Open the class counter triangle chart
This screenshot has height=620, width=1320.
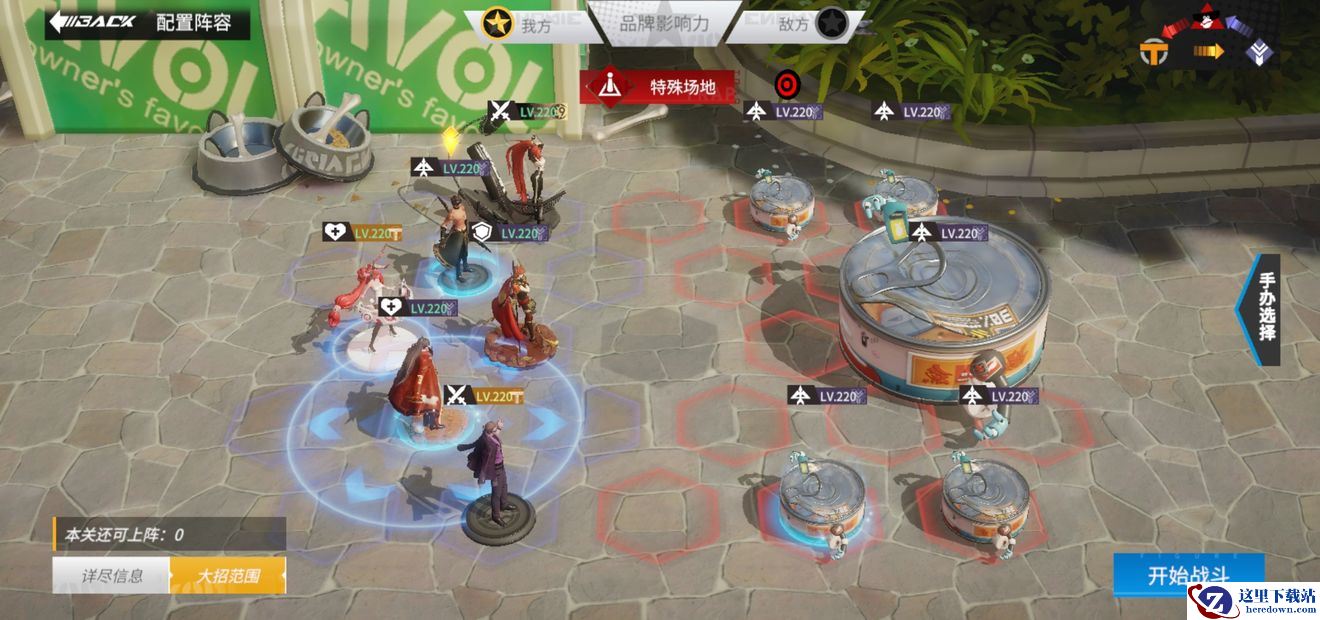1210,42
